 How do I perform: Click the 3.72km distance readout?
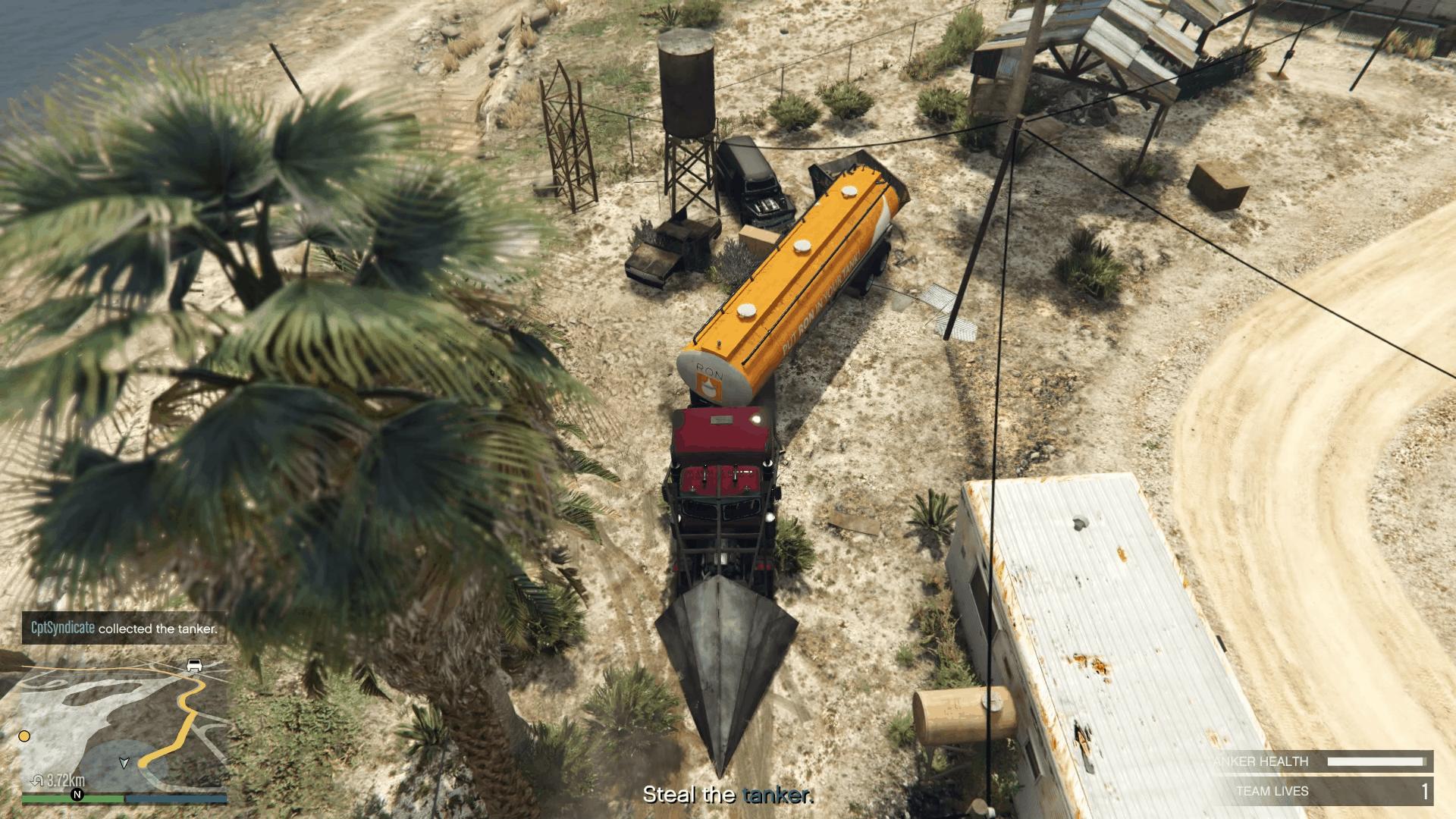tap(64, 780)
